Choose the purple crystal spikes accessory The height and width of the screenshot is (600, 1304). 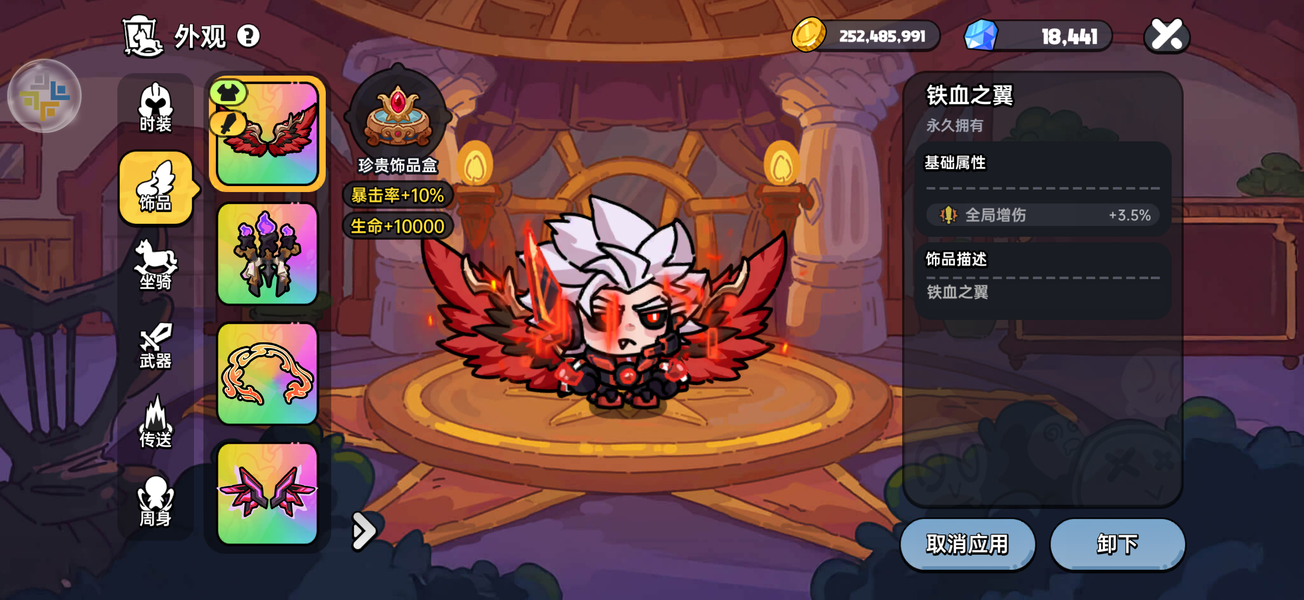tap(267, 254)
